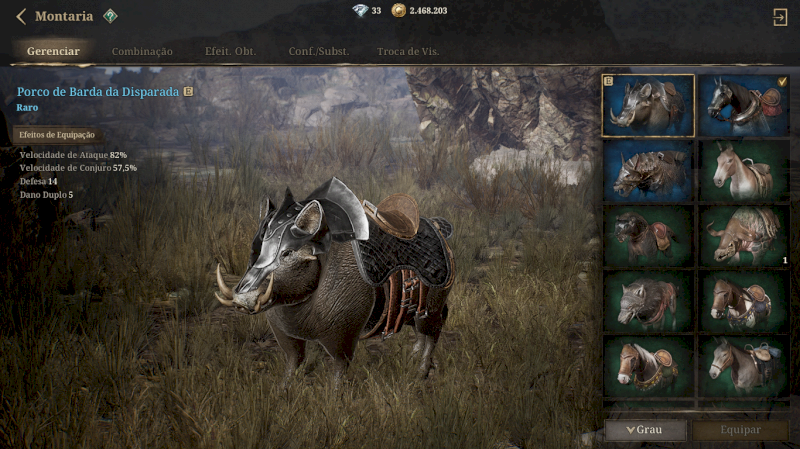Image resolution: width=800 pixels, height=449 pixels.
Task: Click the diamond currency icon
Action: pyautogui.click(x=360, y=10)
